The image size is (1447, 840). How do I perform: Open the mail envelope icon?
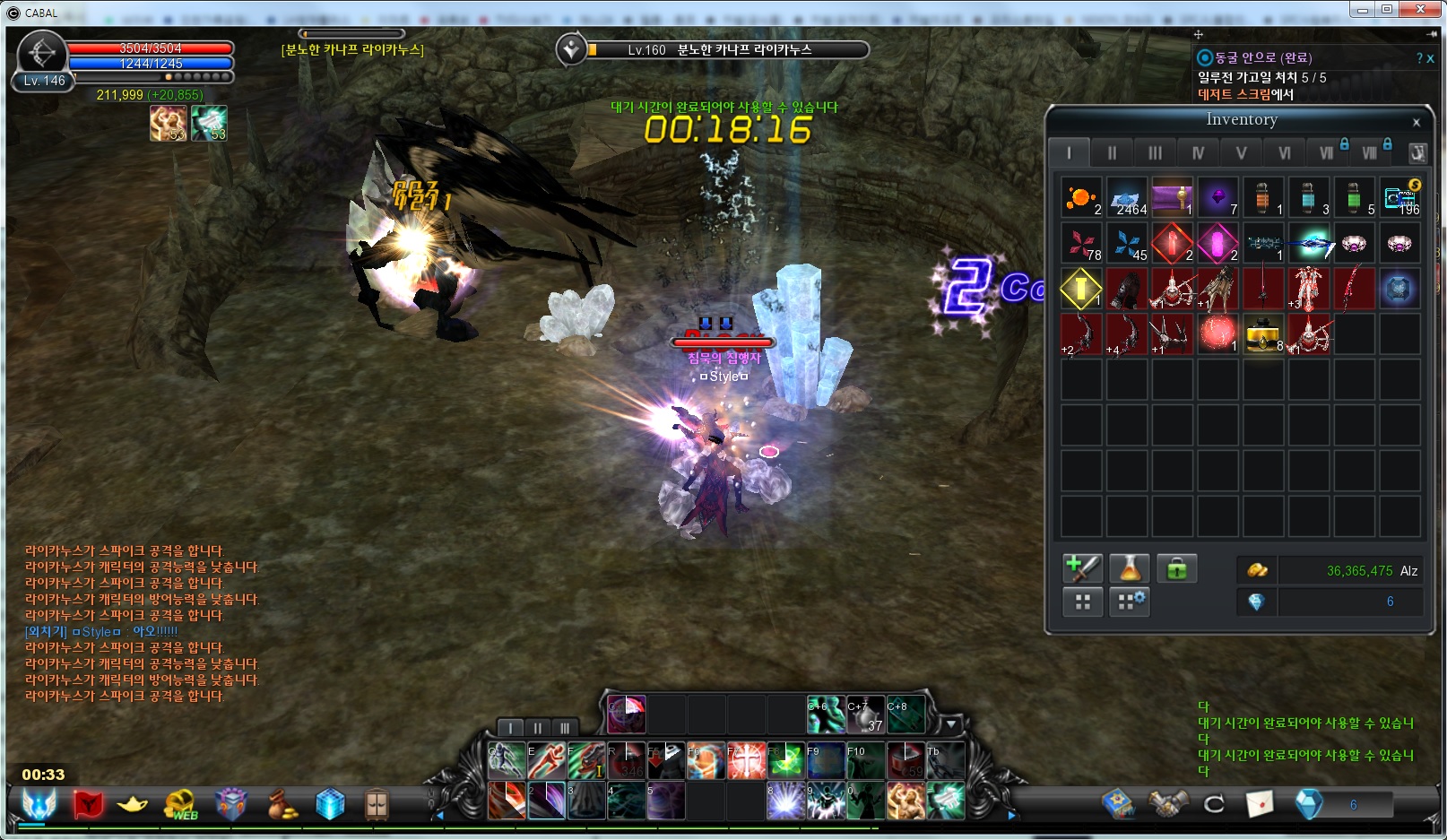pyautogui.click(x=1260, y=804)
